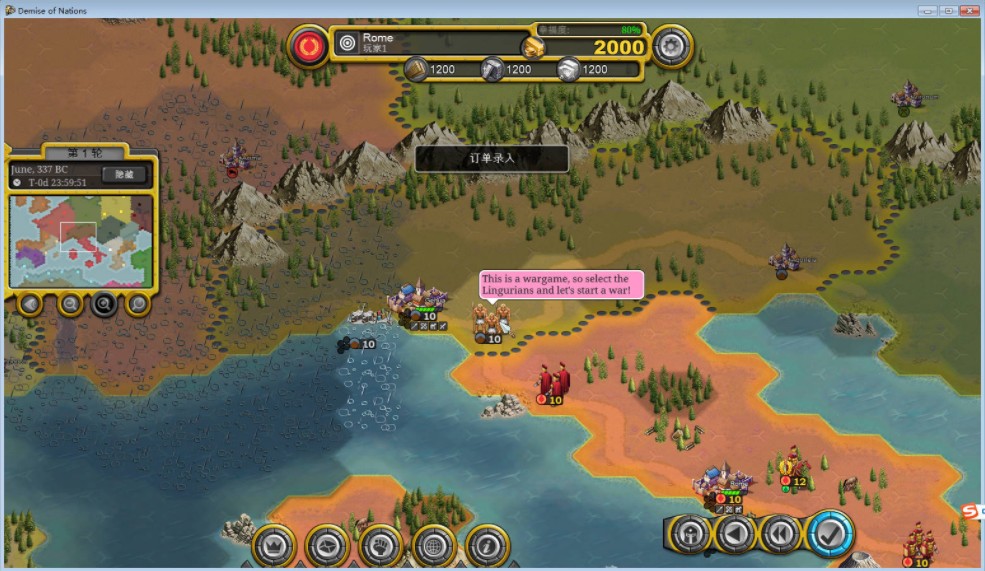Viewport: 985px width, 571px height.
Task: Click the building icon button beside the back arrow
Action: 690,535
